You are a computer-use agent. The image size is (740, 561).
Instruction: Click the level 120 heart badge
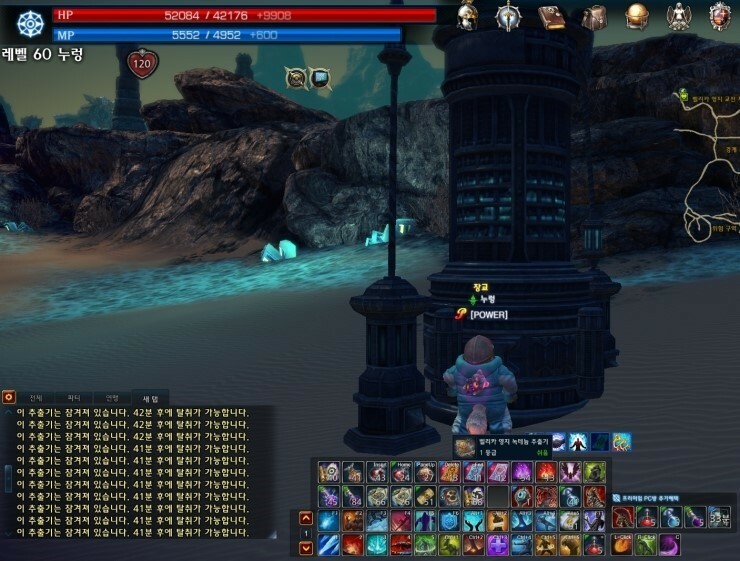142,64
